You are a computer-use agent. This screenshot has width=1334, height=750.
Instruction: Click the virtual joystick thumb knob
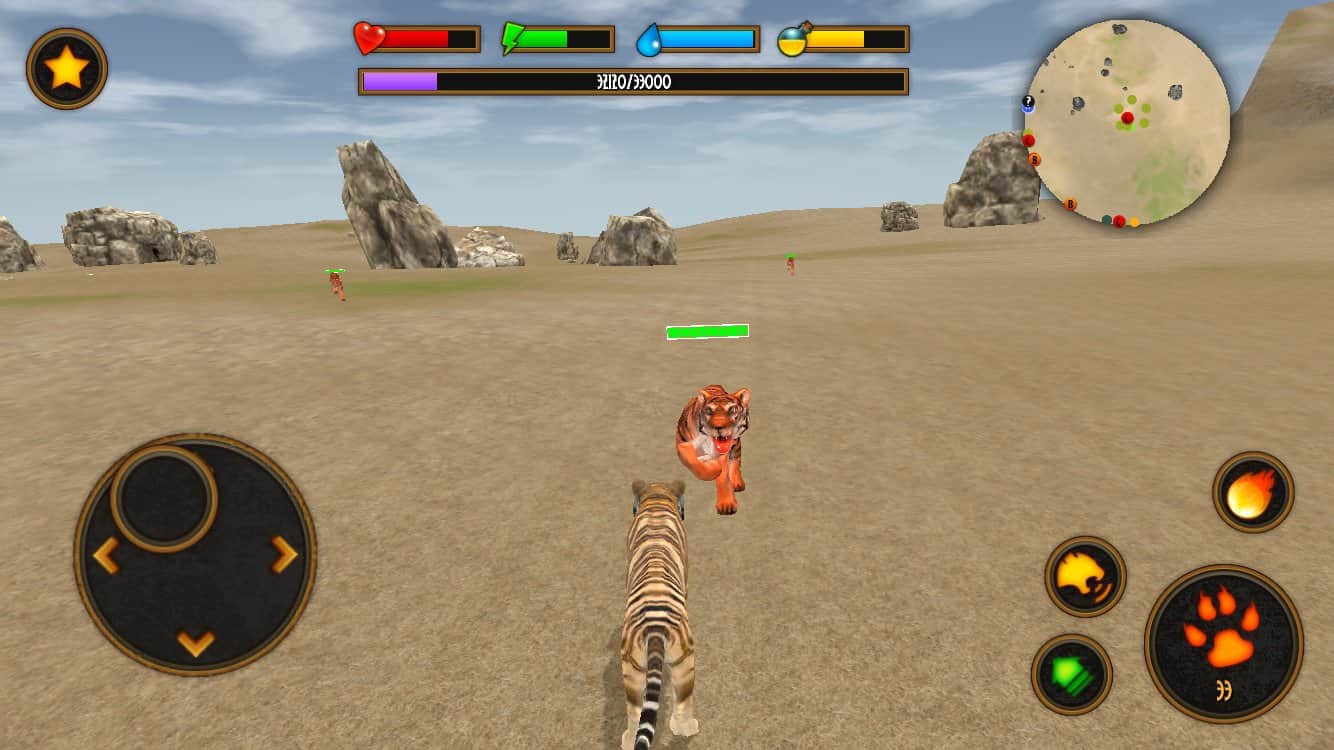[163, 497]
